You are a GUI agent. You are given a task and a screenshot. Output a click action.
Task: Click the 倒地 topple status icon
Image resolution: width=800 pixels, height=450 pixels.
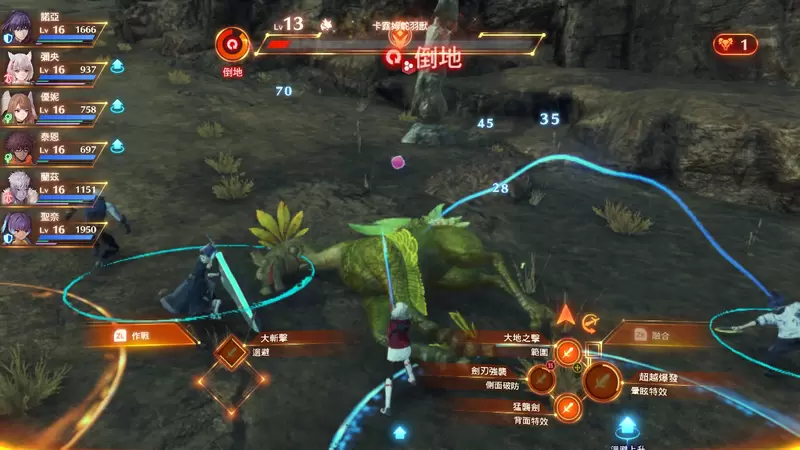pyautogui.click(x=233, y=44)
